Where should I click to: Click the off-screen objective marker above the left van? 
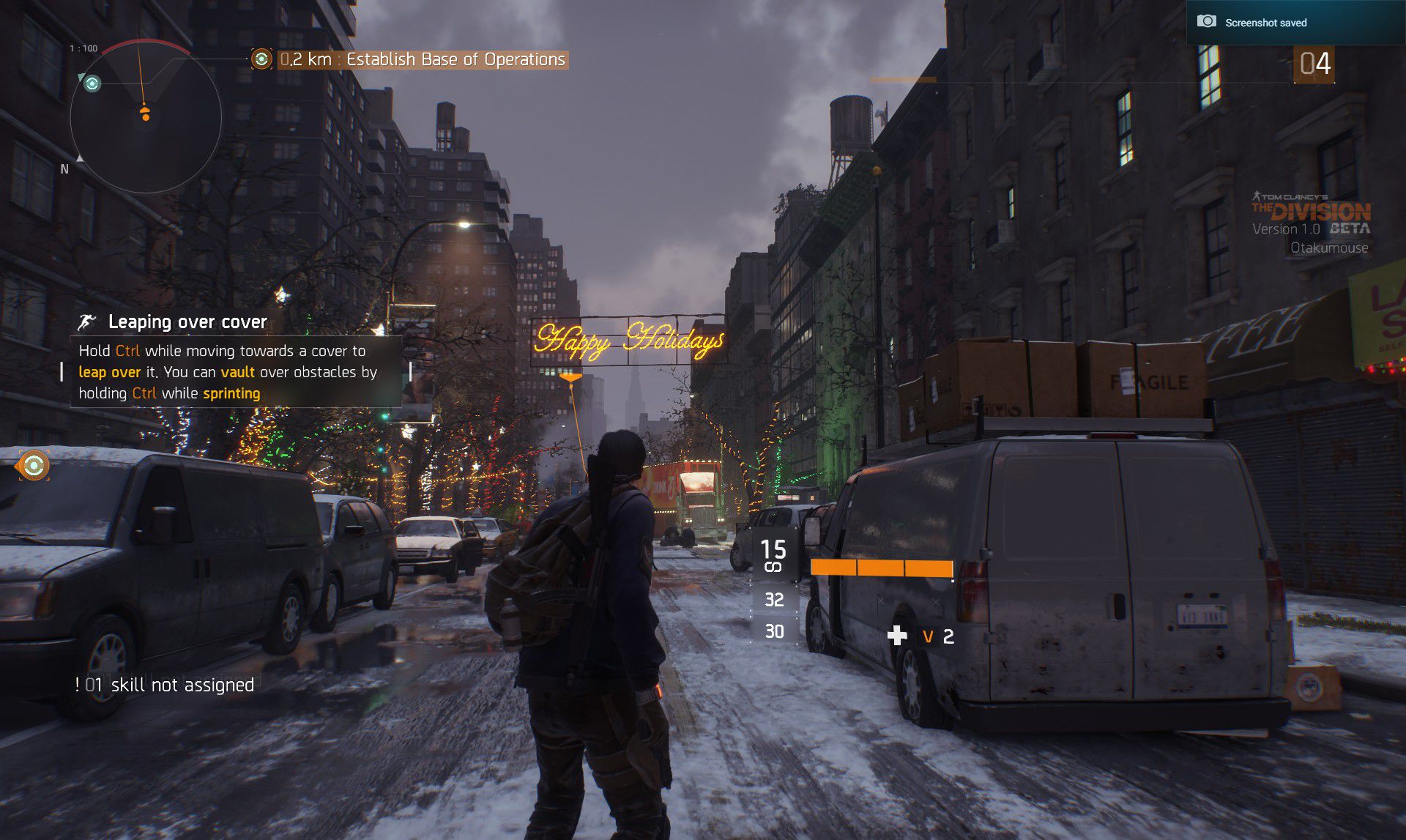[x=33, y=465]
